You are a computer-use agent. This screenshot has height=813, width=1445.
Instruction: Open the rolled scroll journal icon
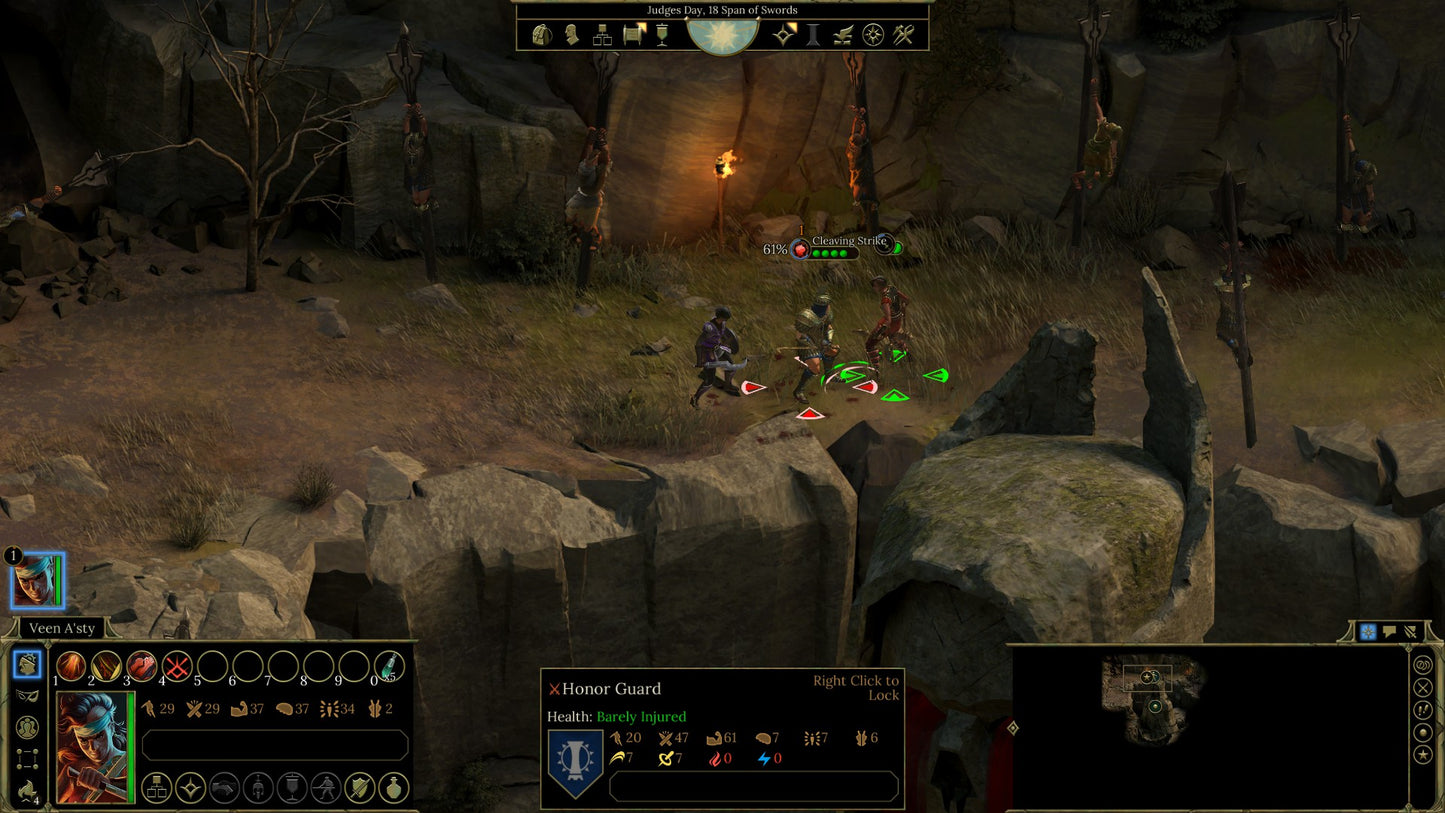pyautogui.click(x=632, y=35)
